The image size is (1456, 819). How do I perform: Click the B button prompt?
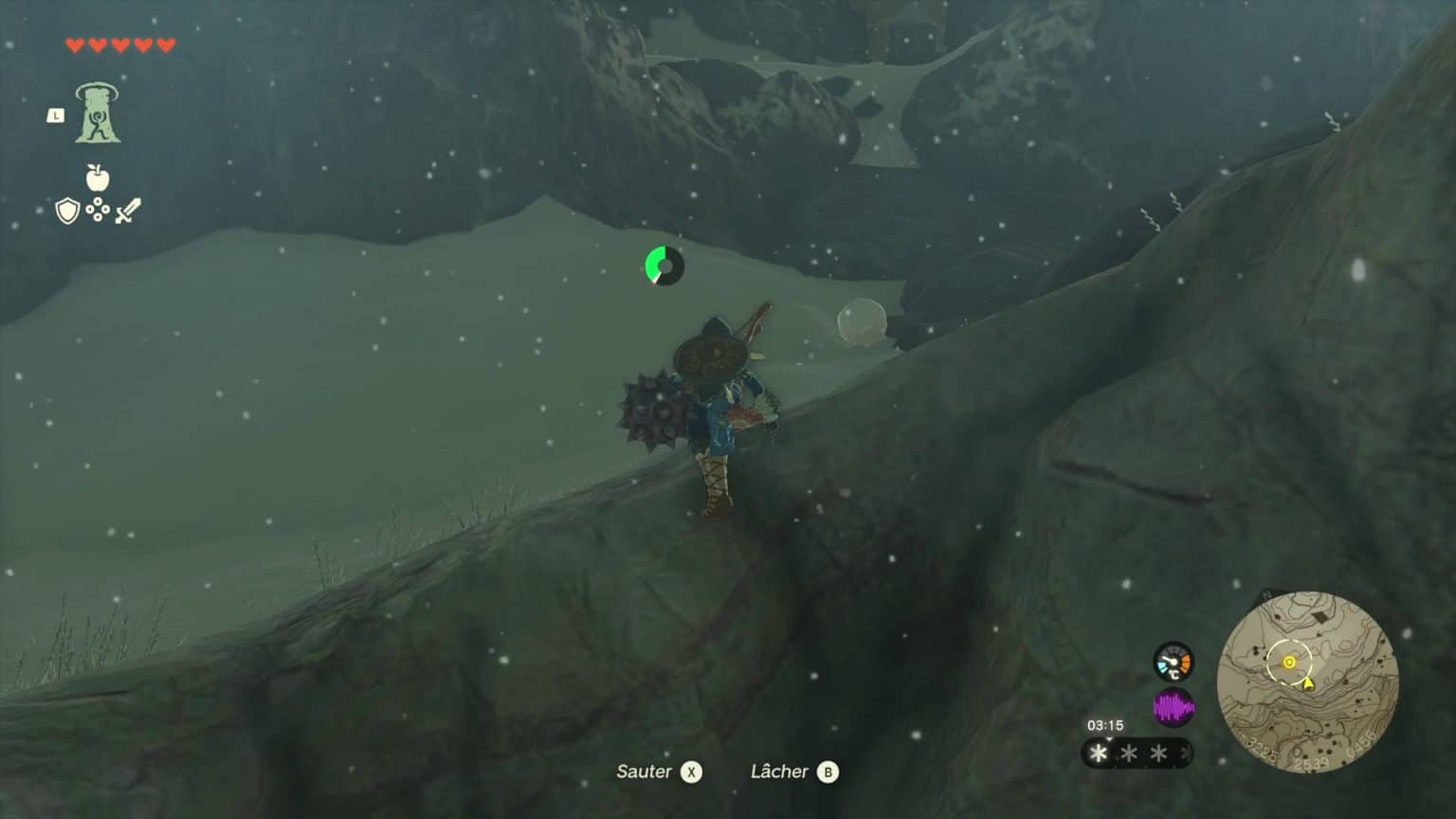tap(827, 772)
